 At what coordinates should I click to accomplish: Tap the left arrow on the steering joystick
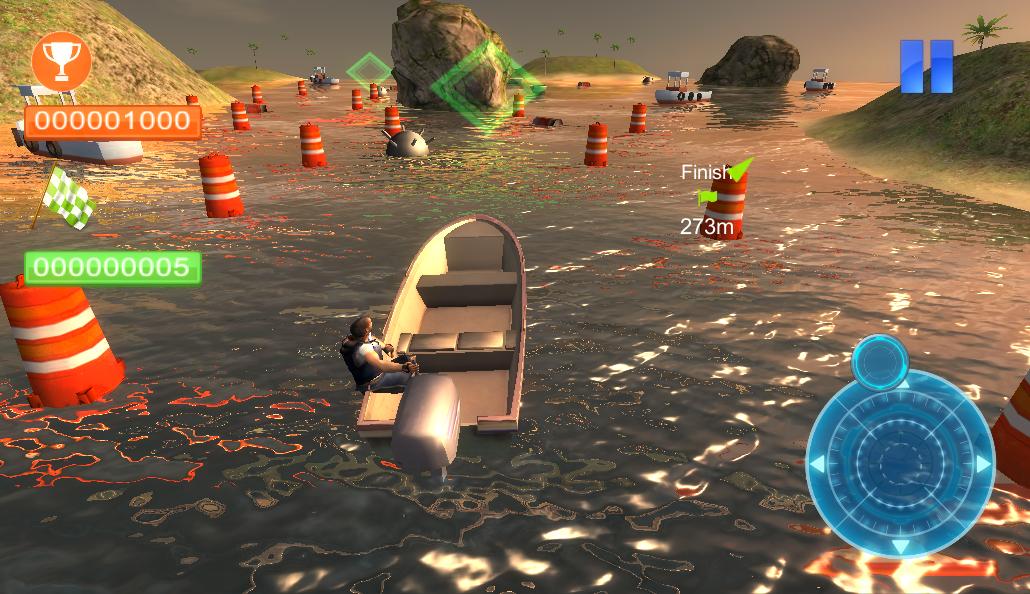click(x=817, y=464)
